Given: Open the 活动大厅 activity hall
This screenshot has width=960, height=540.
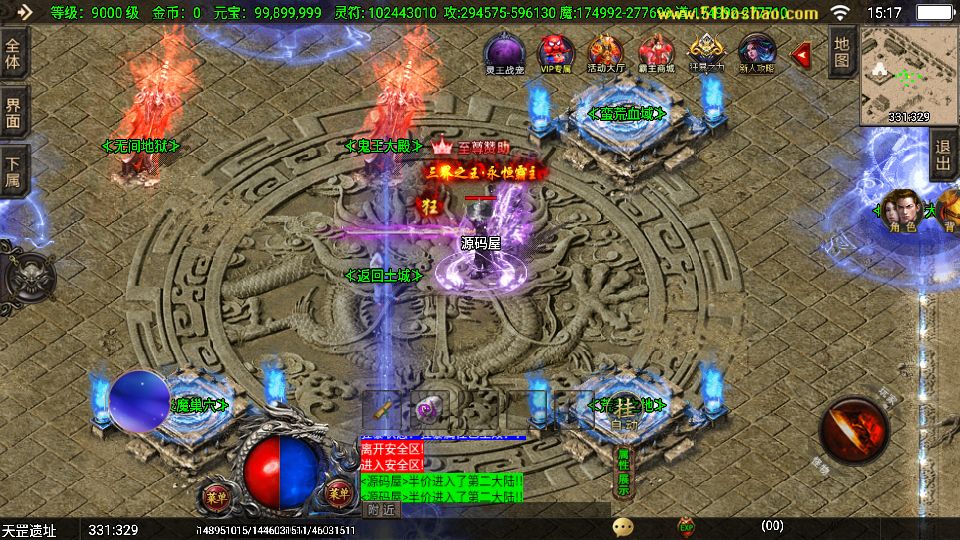Looking at the screenshot, I should tap(605, 53).
